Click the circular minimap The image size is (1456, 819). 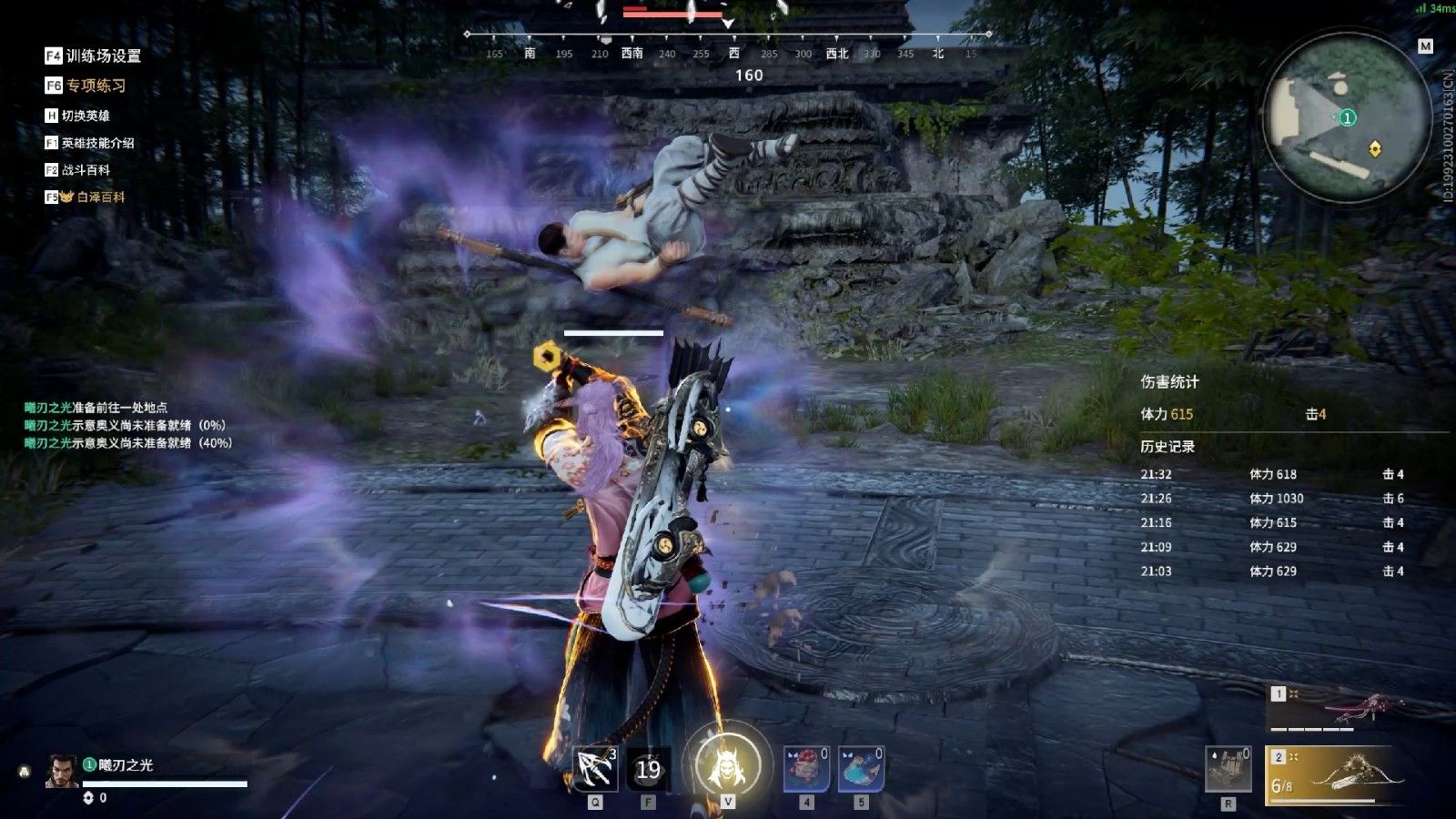(x=1346, y=117)
